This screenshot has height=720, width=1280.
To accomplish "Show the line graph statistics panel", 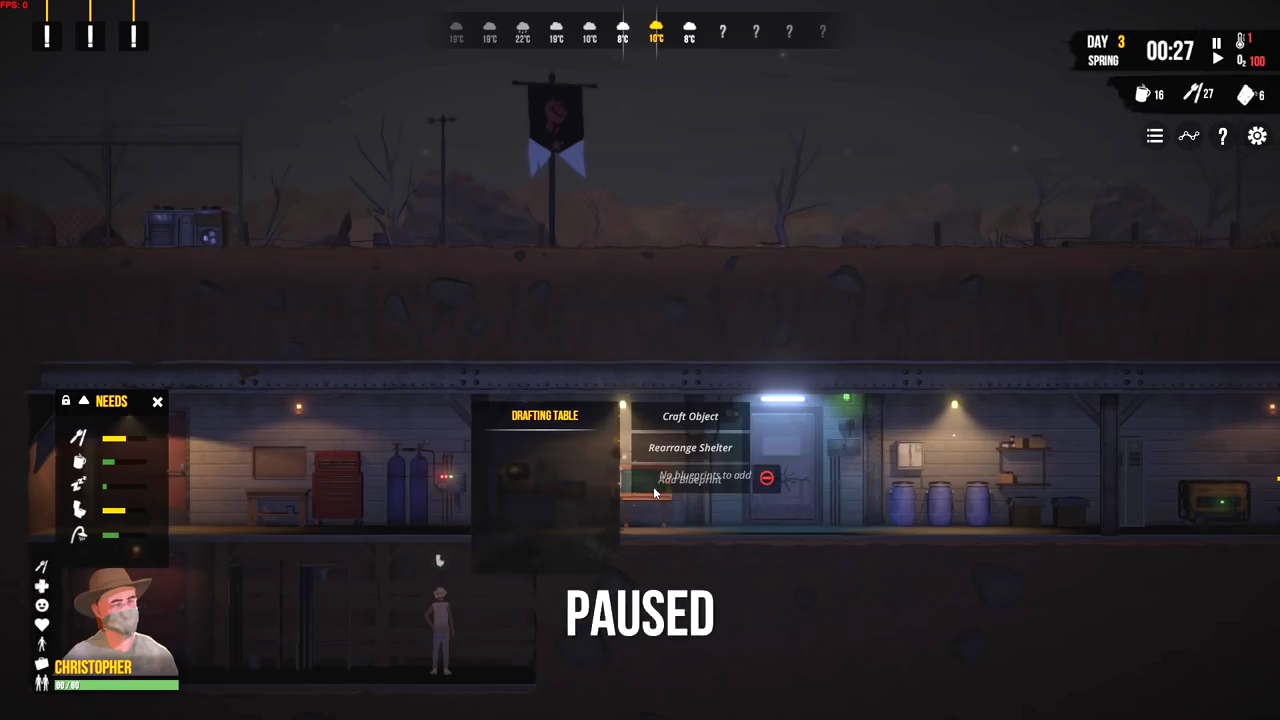I will click(x=1189, y=136).
